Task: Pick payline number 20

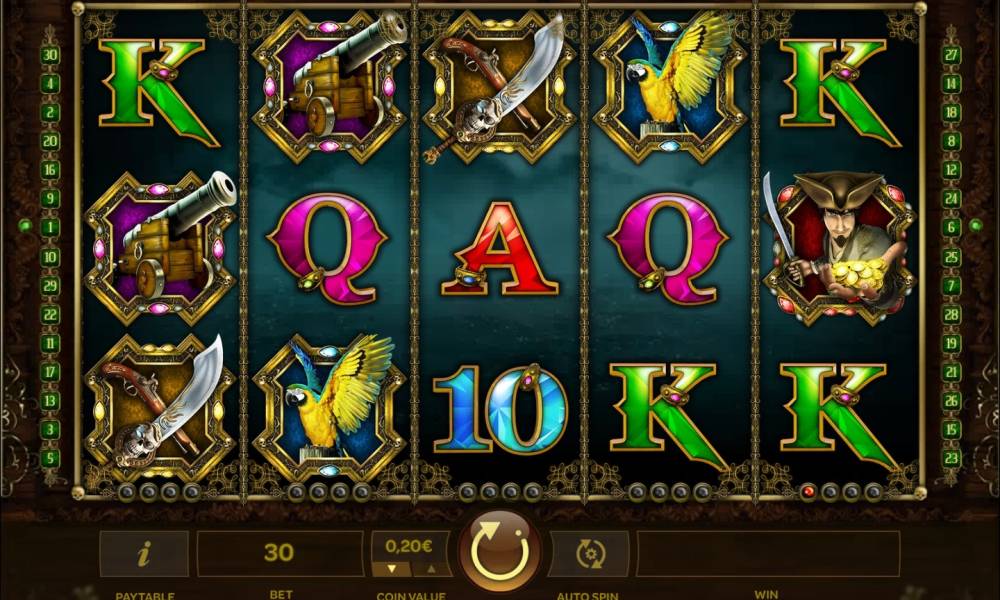Action: click(50, 141)
